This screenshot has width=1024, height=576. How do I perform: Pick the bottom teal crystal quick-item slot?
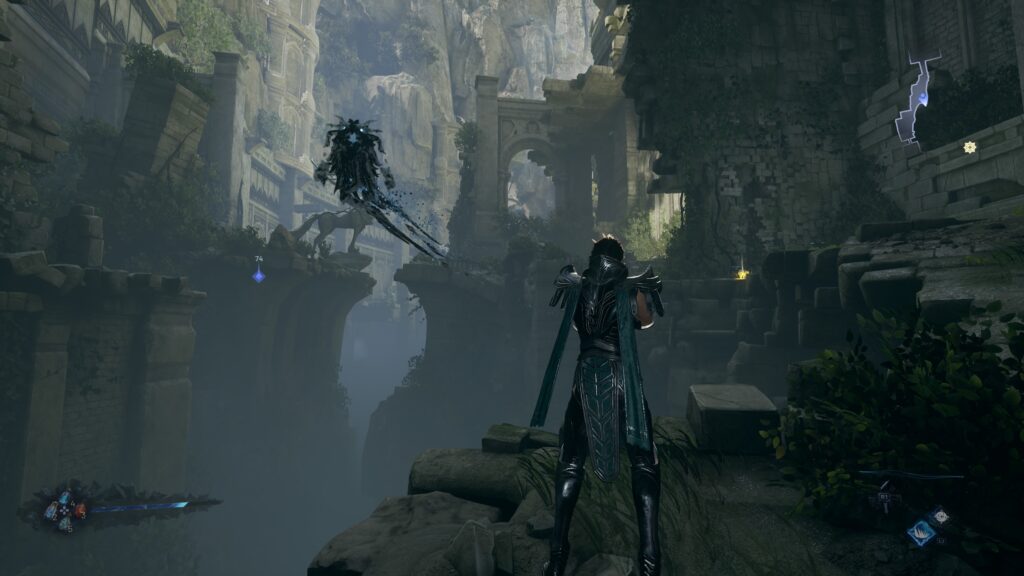click(x=65, y=524)
